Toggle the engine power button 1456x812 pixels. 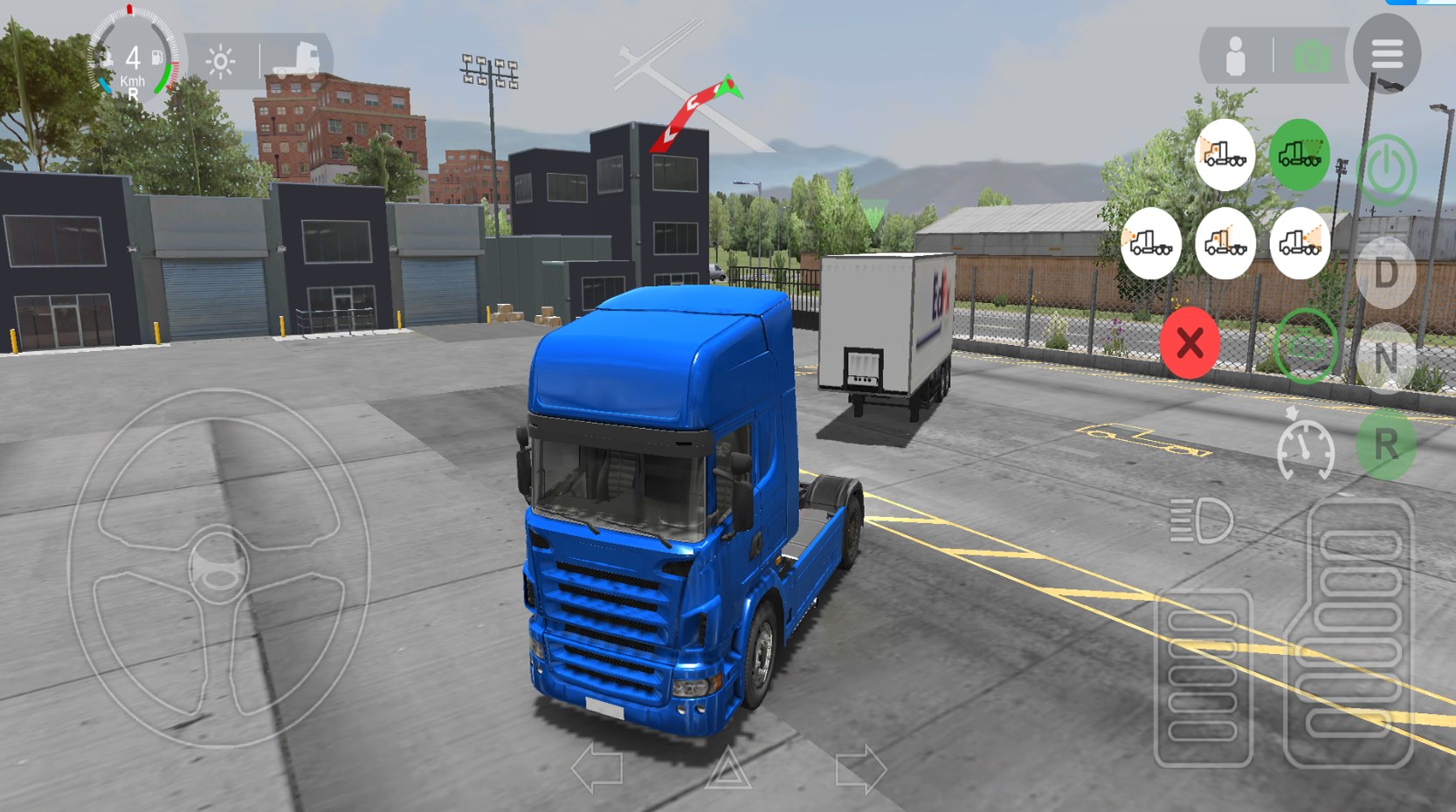coord(1386,169)
